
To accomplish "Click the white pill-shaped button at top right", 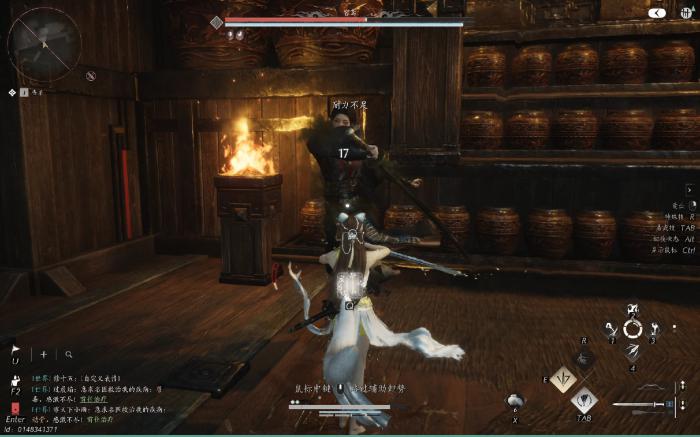I will click(x=657, y=13).
